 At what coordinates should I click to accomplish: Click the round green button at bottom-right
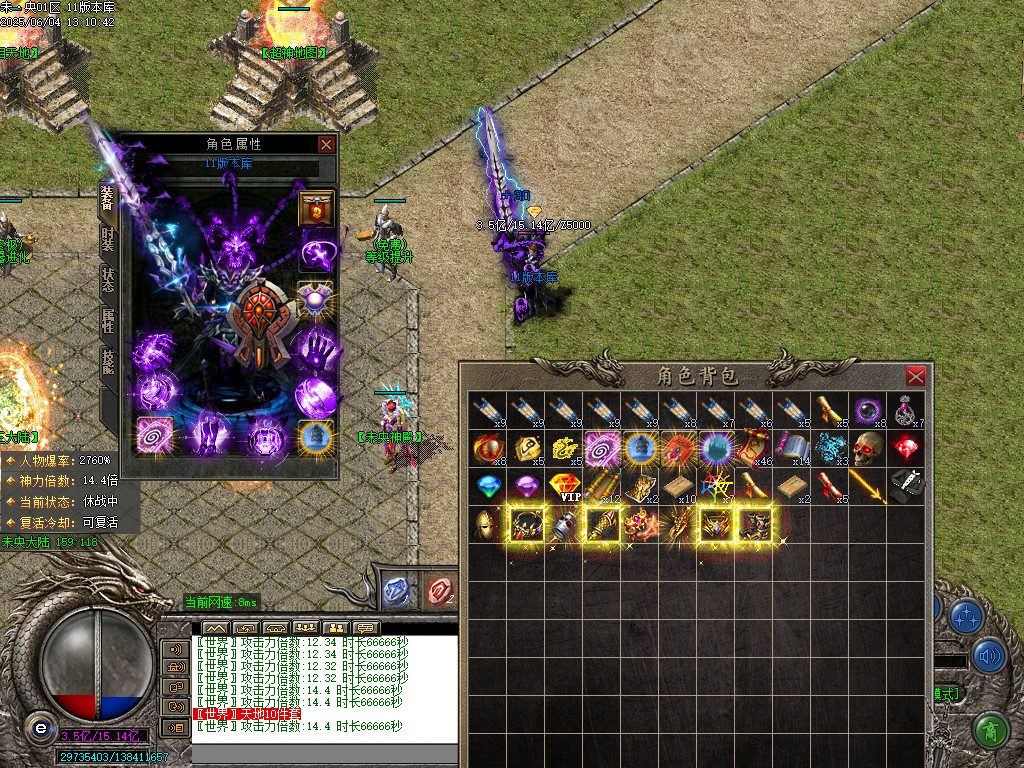click(x=990, y=731)
